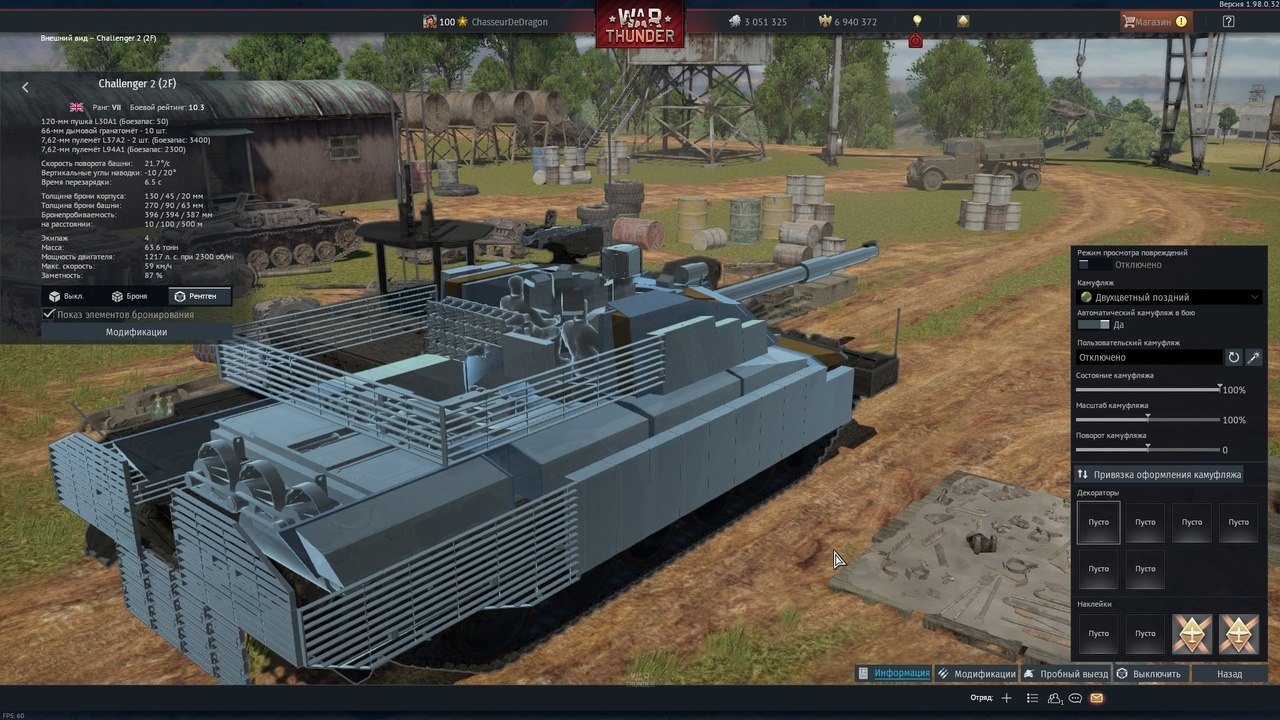Click the Выключить button

tap(1149, 674)
